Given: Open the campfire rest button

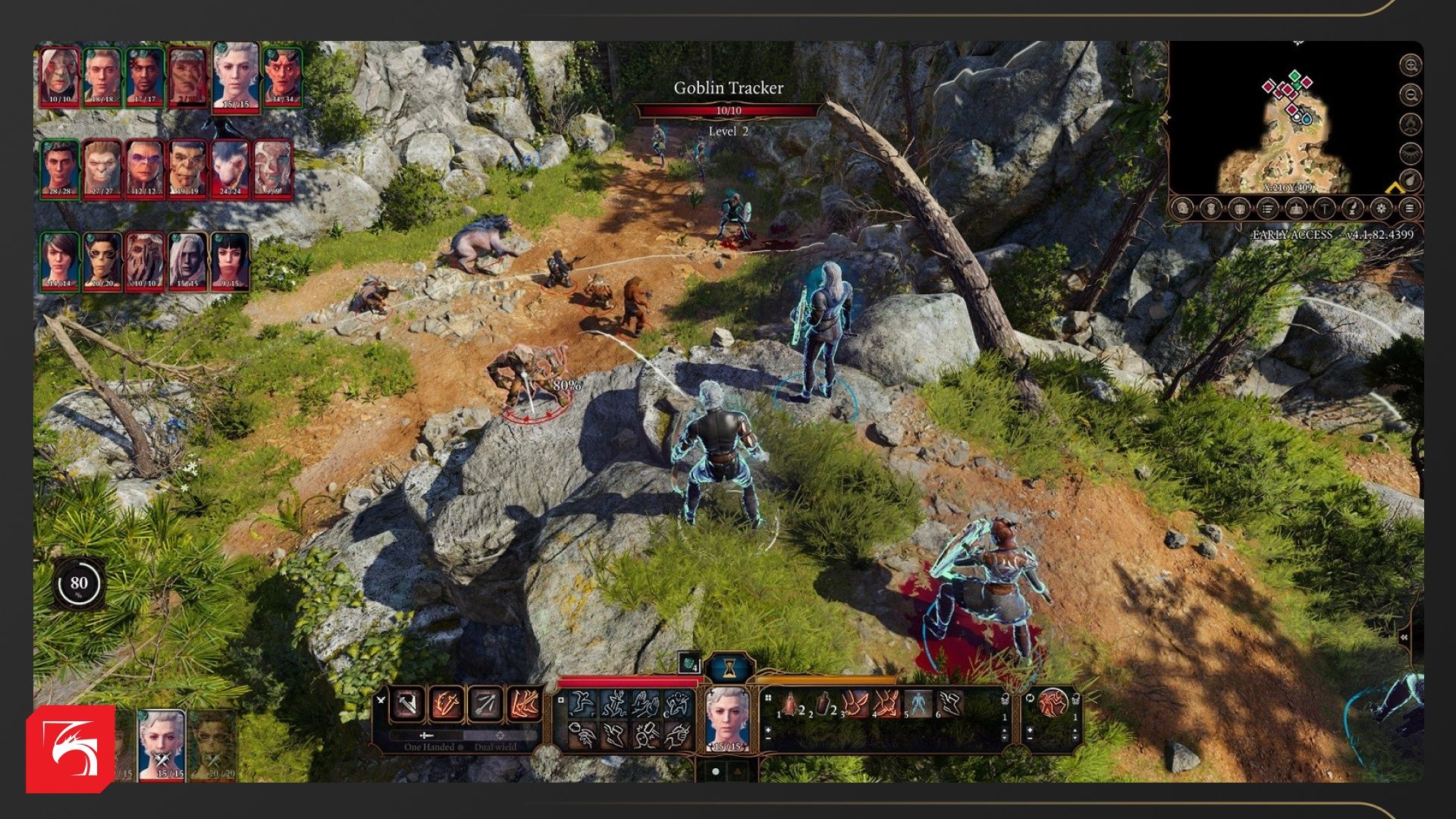Looking at the screenshot, I should point(1410,124).
